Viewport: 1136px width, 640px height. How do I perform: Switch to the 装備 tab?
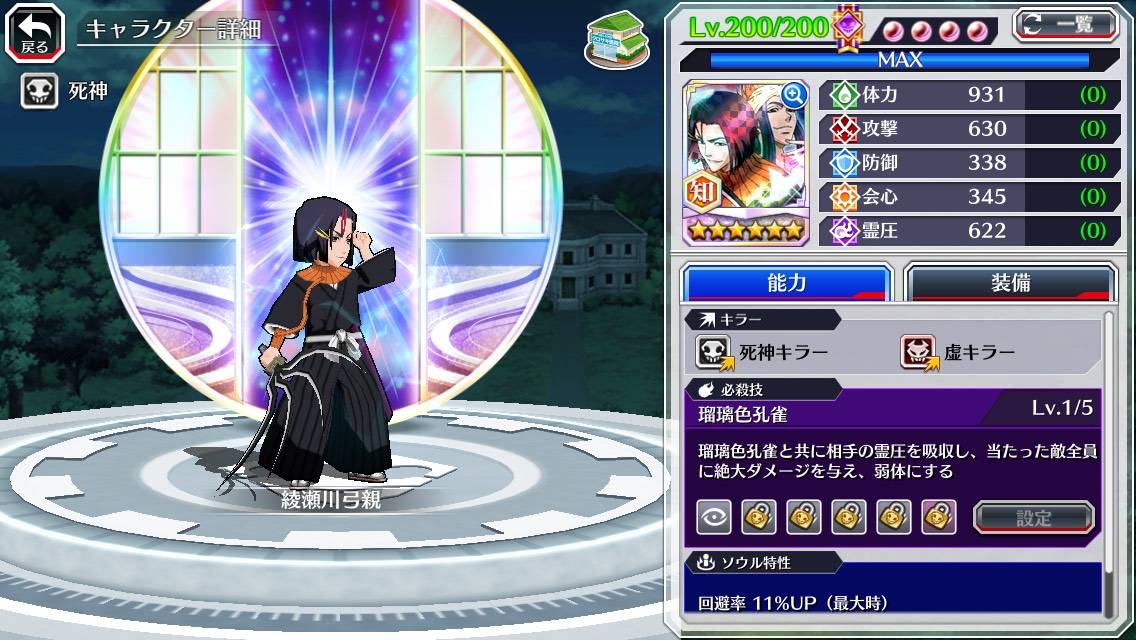1010,282
